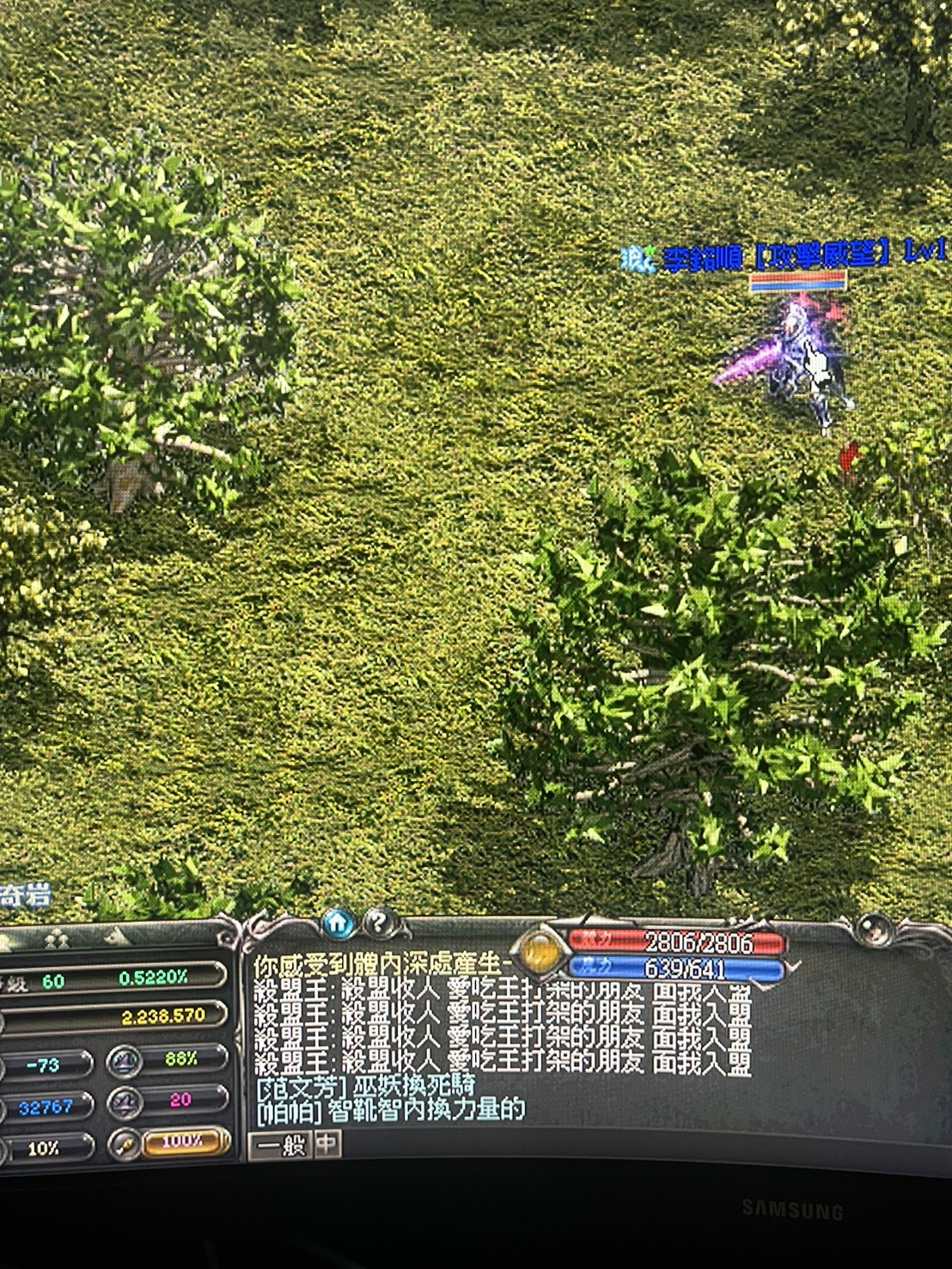952x1269 pixels.
Task: Click the sword icon beside 100%
Action: pos(125,1144)
